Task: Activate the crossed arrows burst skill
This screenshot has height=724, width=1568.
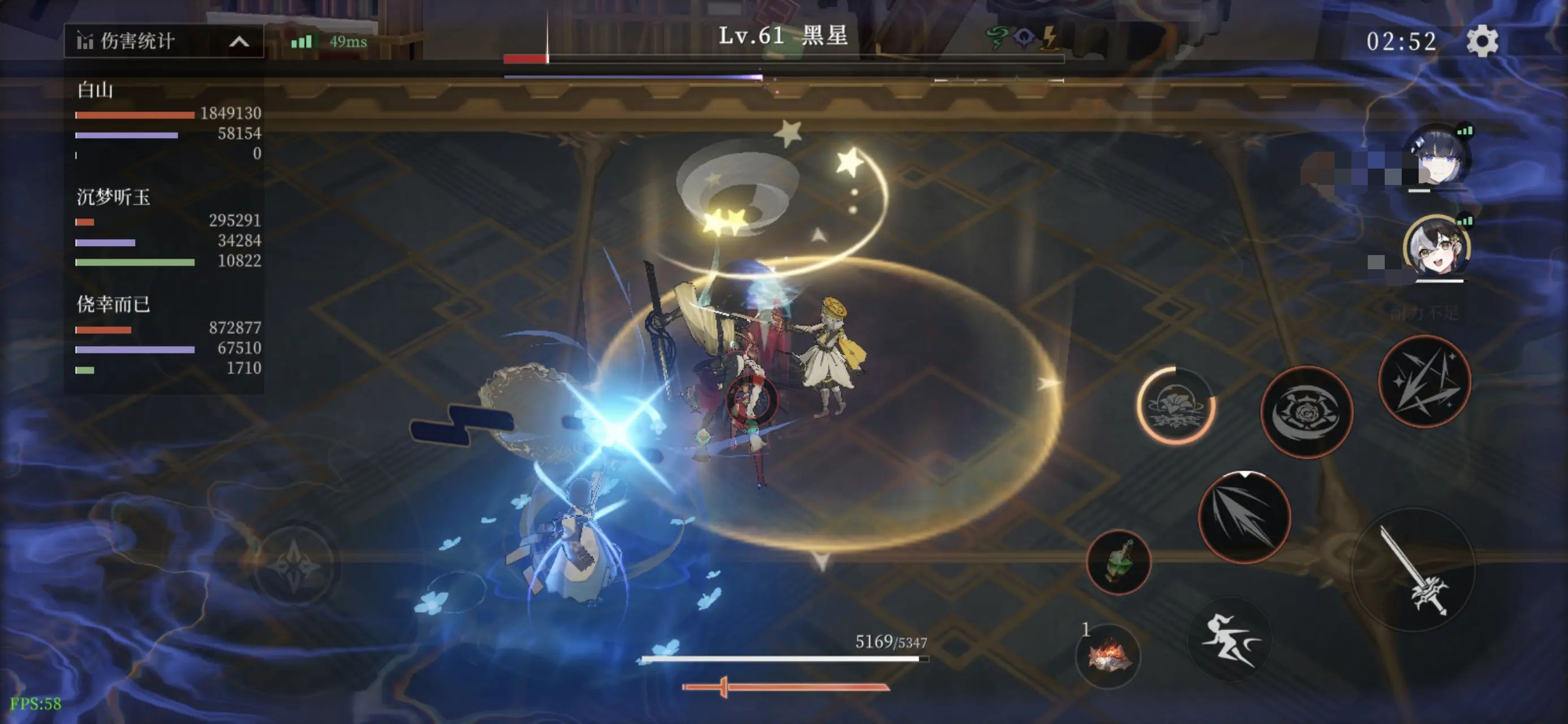Action: click(x=1424, y=382)
